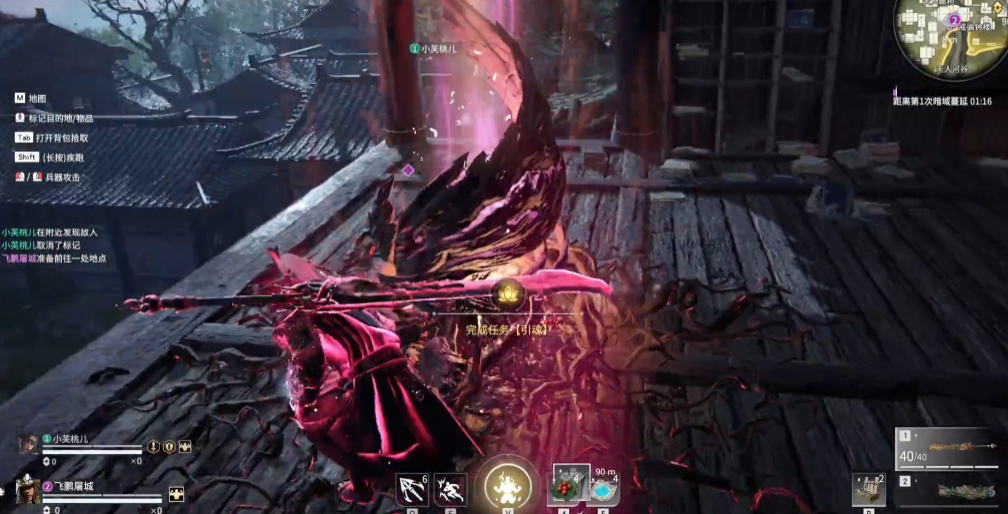Select teammate 飞鹏屠城's portrait
Image resolution: width=1008 pixels, height=514 pixels.
[27, 490]
